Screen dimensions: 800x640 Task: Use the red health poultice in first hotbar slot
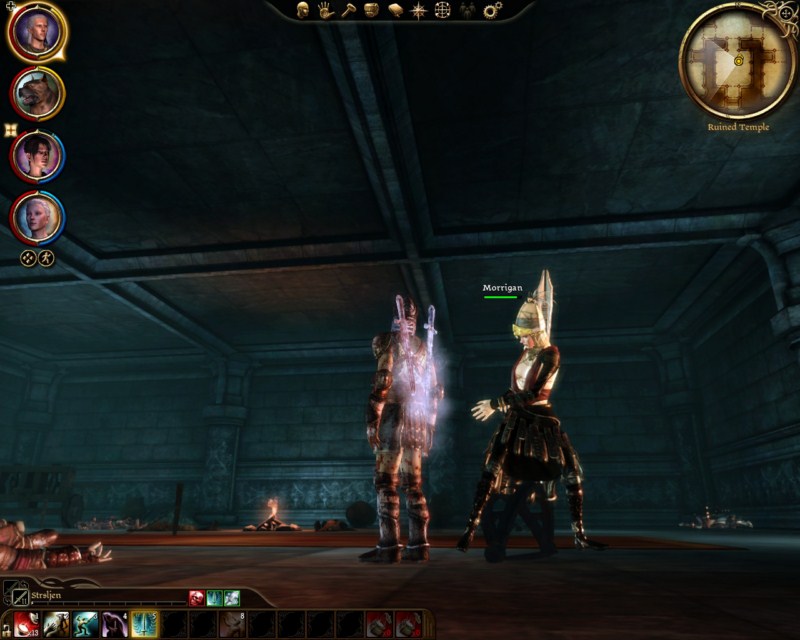click(27, 625)
